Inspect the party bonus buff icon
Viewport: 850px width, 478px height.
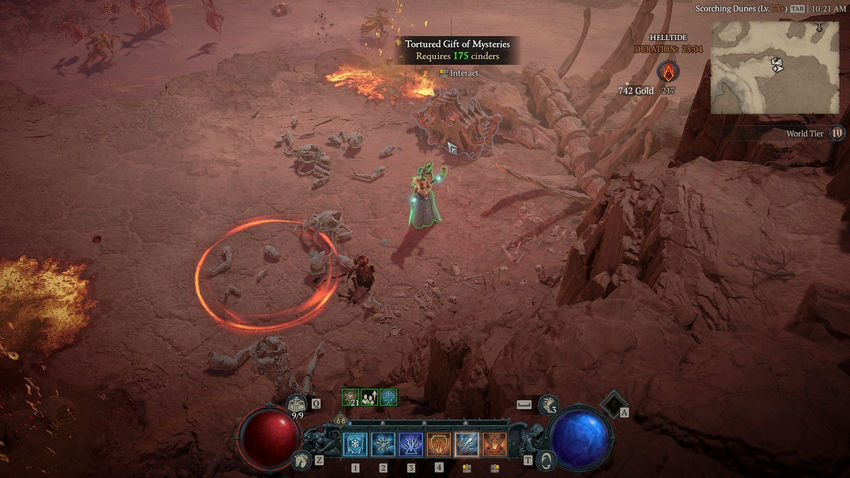(x=369, y=397)
